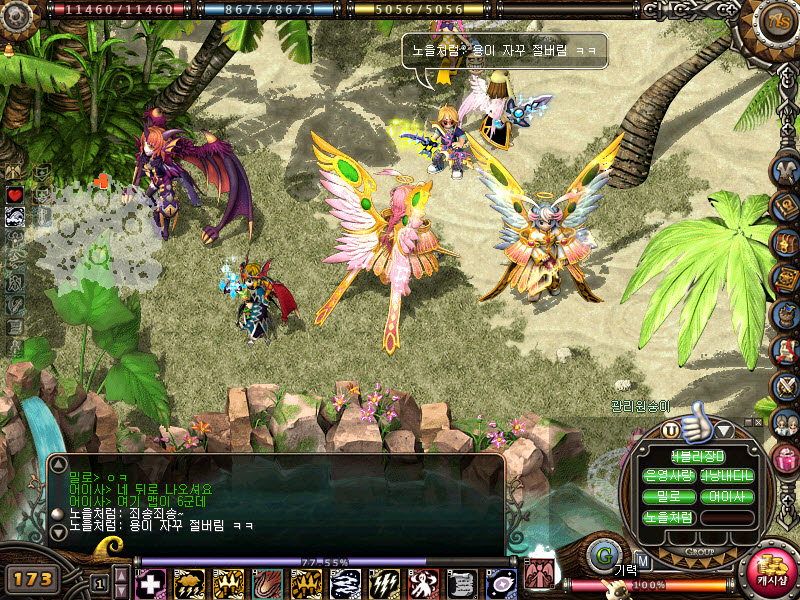The width and height of the screenshot is (800, 600).
Task: Select party member 은영사랑 in group panel
Action: [669, 474]
